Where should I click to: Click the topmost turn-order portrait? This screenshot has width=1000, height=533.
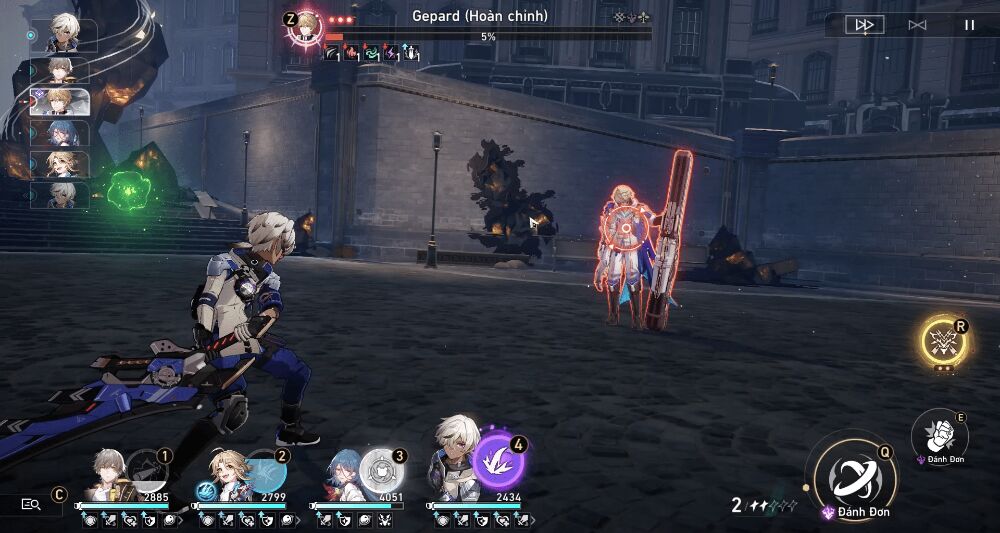tap(66, 32)
